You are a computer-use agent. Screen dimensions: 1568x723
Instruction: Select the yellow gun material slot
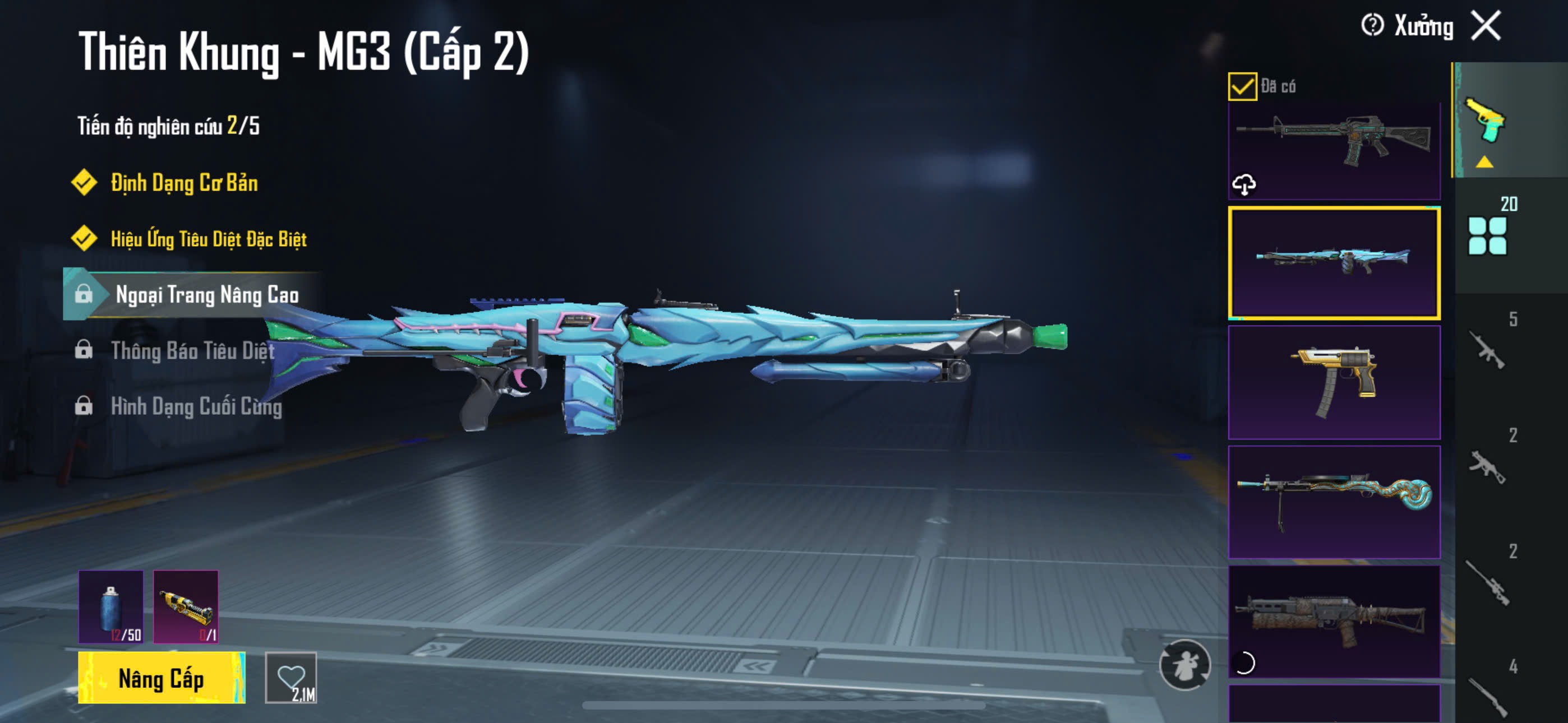(x=186, y=607)
